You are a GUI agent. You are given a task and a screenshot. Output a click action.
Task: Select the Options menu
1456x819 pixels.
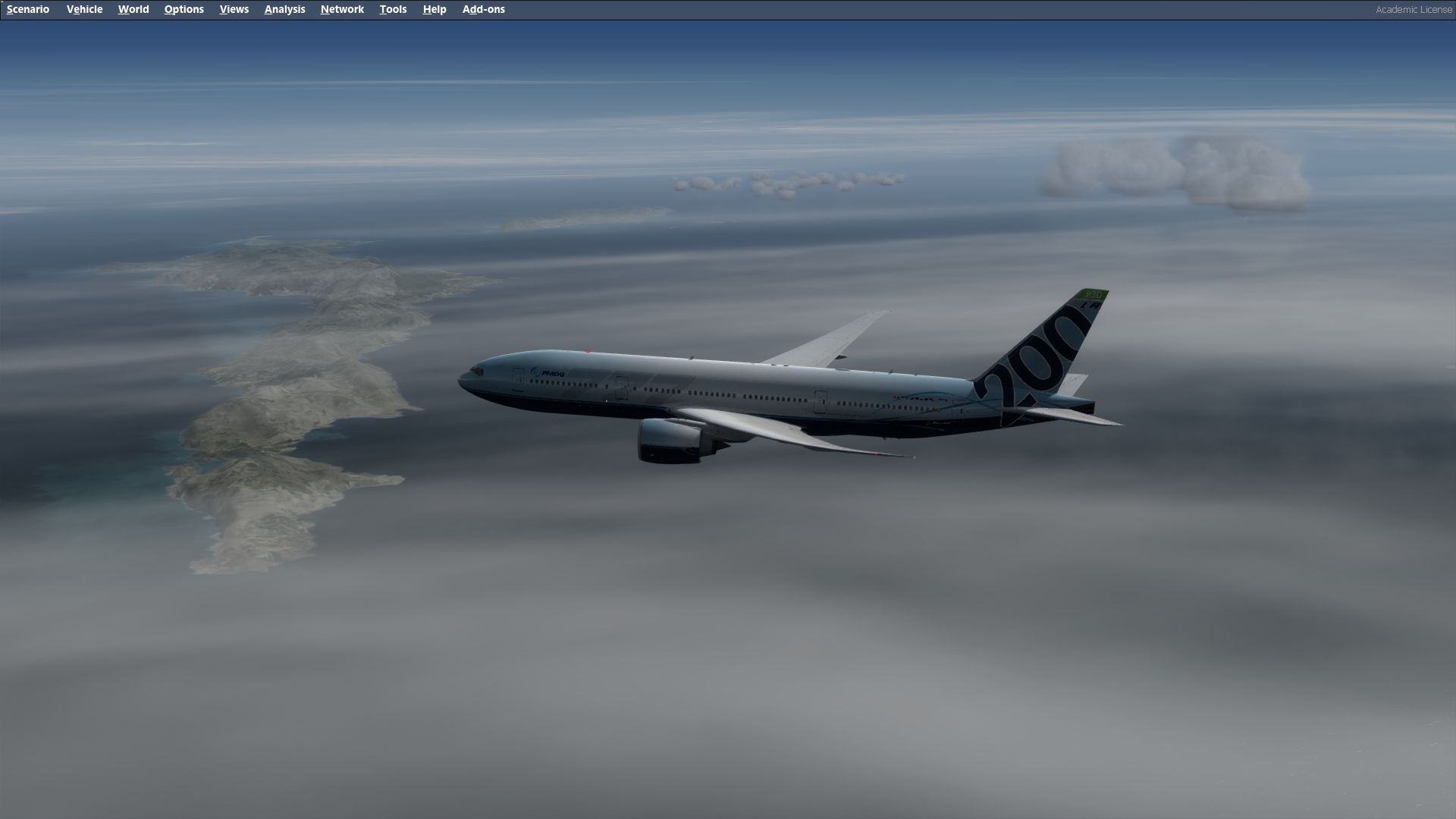[184, 9]
